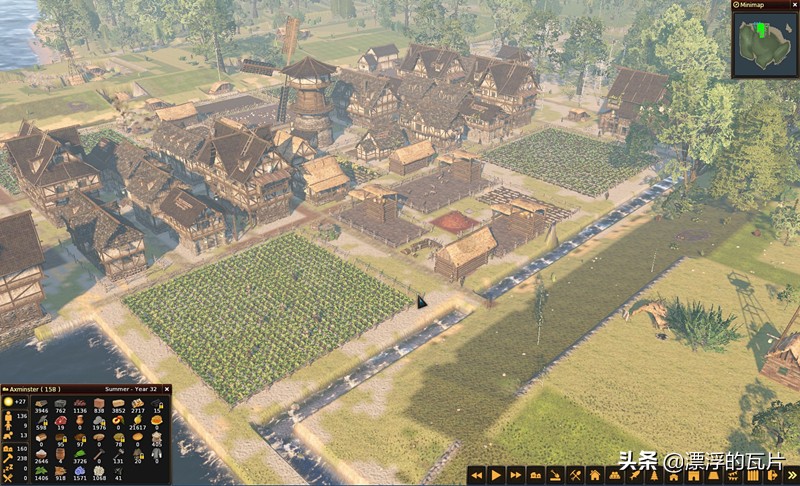Viewport: 800px width, 486px height.
Task: Select the raw meat resource icon
Action: 61,420
